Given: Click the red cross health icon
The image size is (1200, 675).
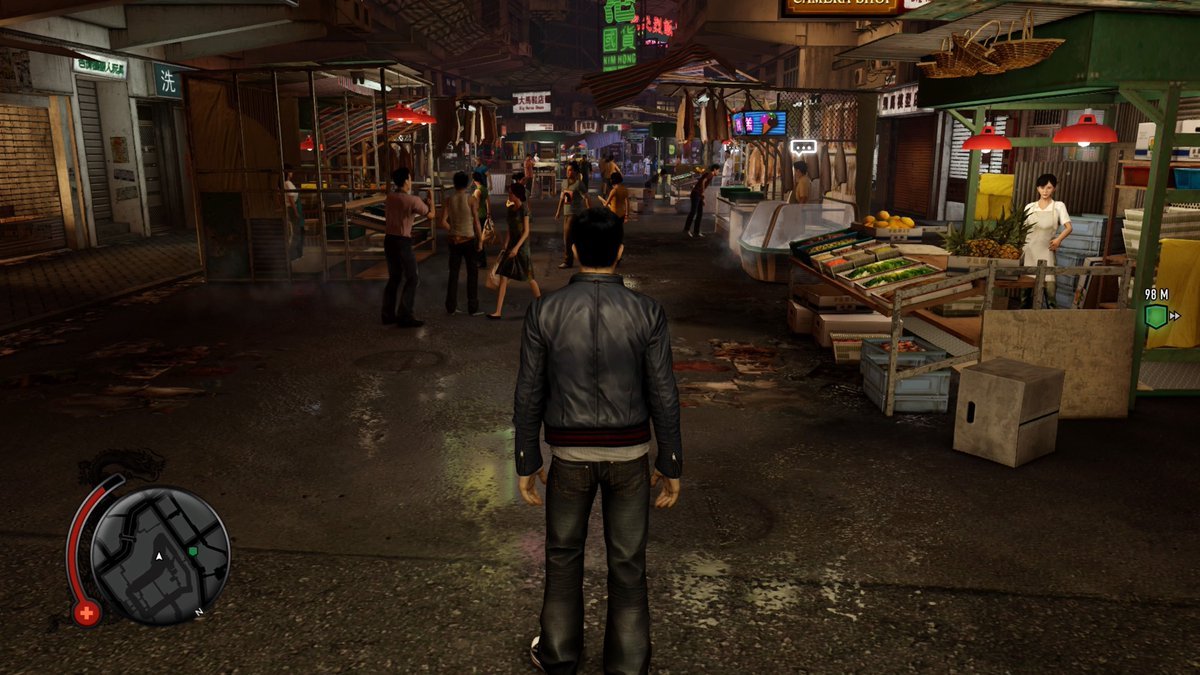Looking at the screenshot, I should click(87, 613).
